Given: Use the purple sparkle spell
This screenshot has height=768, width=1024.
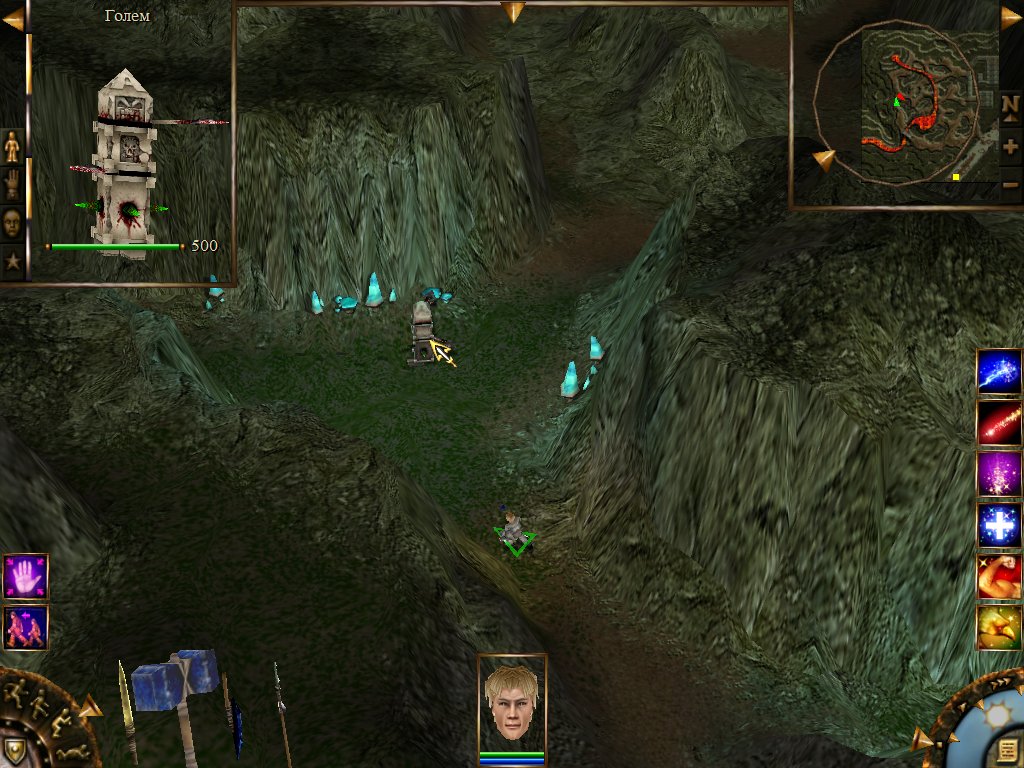Looking at the screenshot, I should pos(998,474).
